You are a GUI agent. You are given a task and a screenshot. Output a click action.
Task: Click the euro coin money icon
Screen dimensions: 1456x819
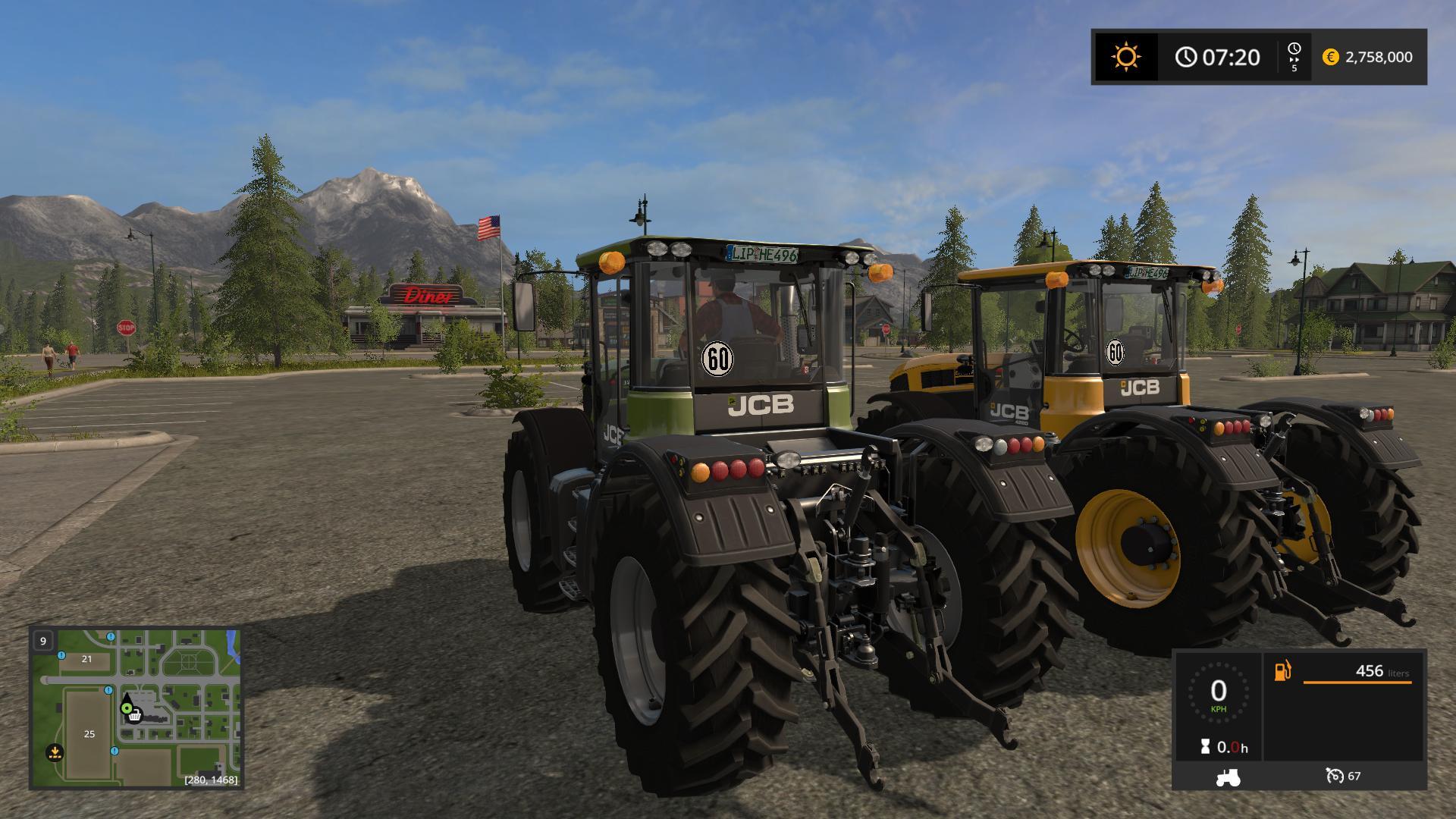[x=1330, y=57]
